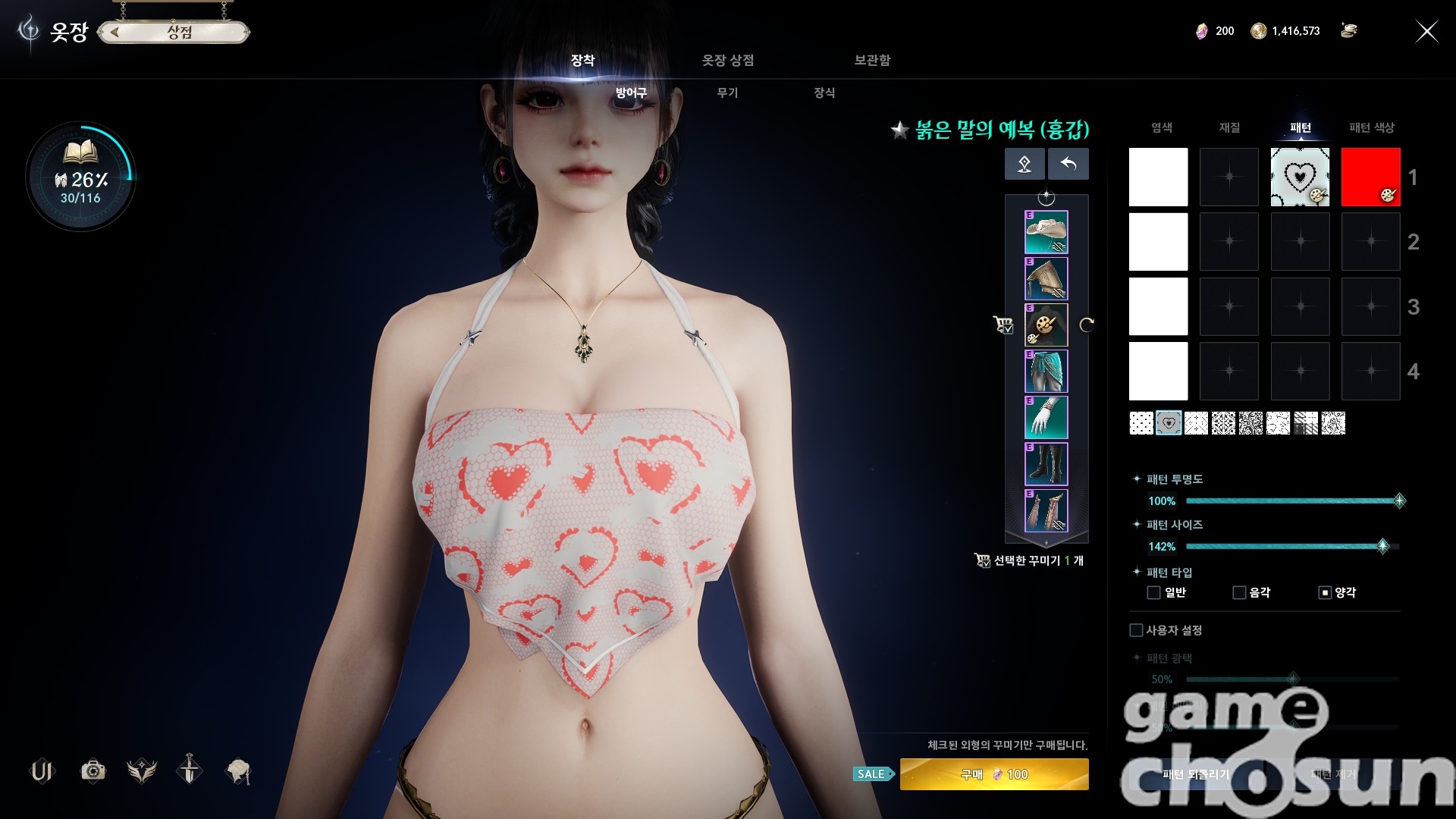Go back using the 상점 button

pyautogui.click(x=174, y=32)
